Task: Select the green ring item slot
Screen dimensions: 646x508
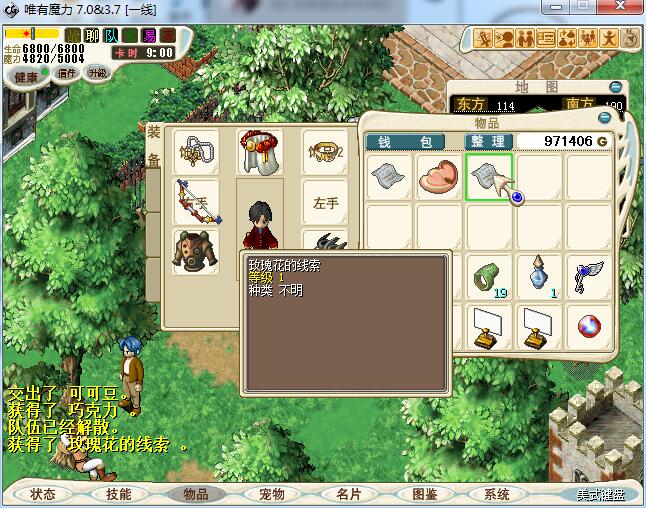Action: [x=490, y=276]
